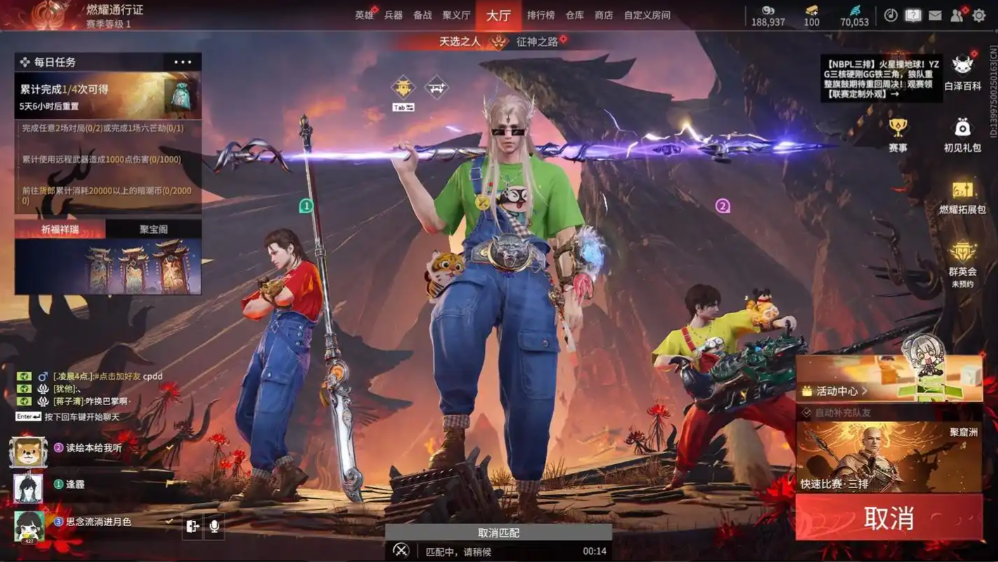Switch to the 兵器 weapons tab
Screen dimensions: 998x562
click(393, 15)
